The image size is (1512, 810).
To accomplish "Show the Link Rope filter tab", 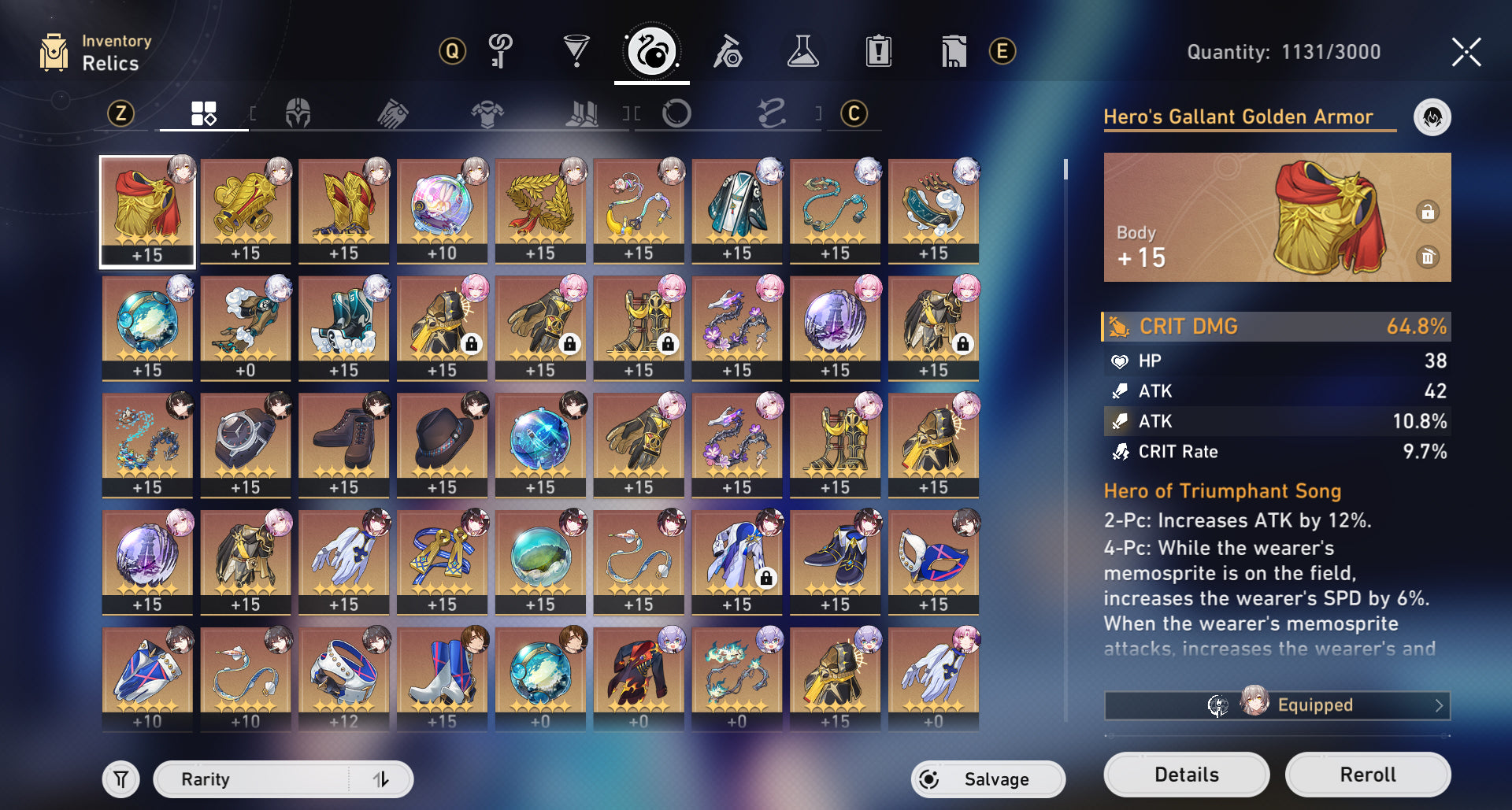I will click(771, 114).
